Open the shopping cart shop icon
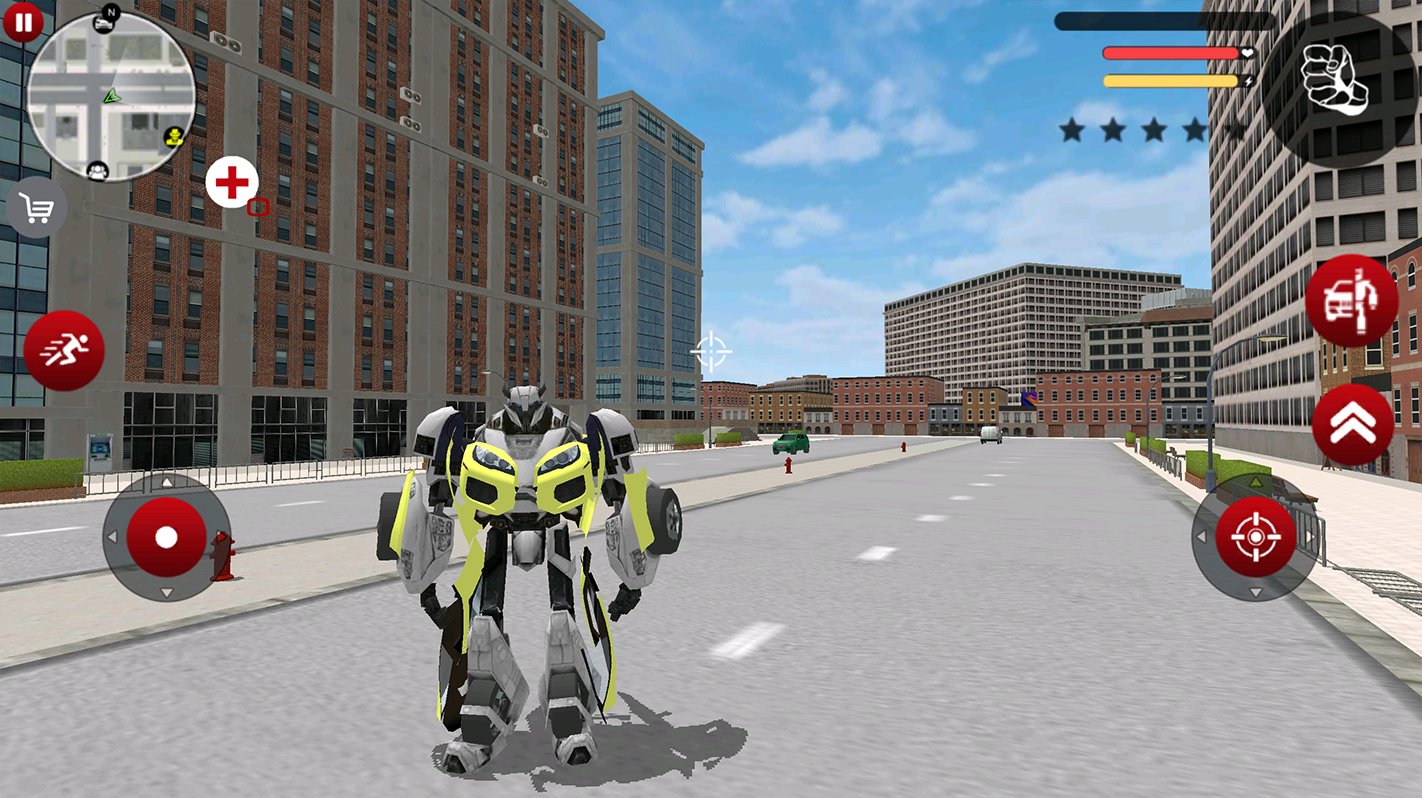 coord(37,207)
